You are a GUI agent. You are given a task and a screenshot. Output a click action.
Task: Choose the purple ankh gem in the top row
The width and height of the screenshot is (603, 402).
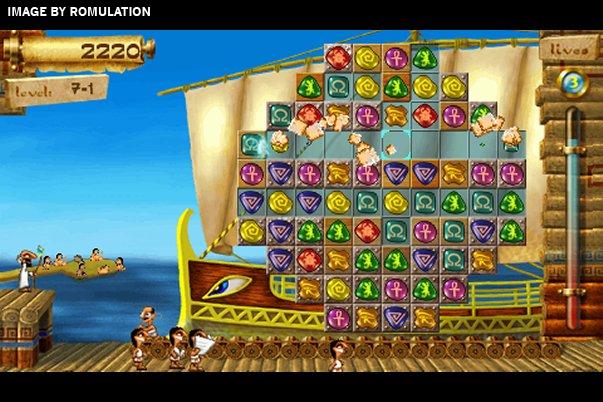click(396, 58)
